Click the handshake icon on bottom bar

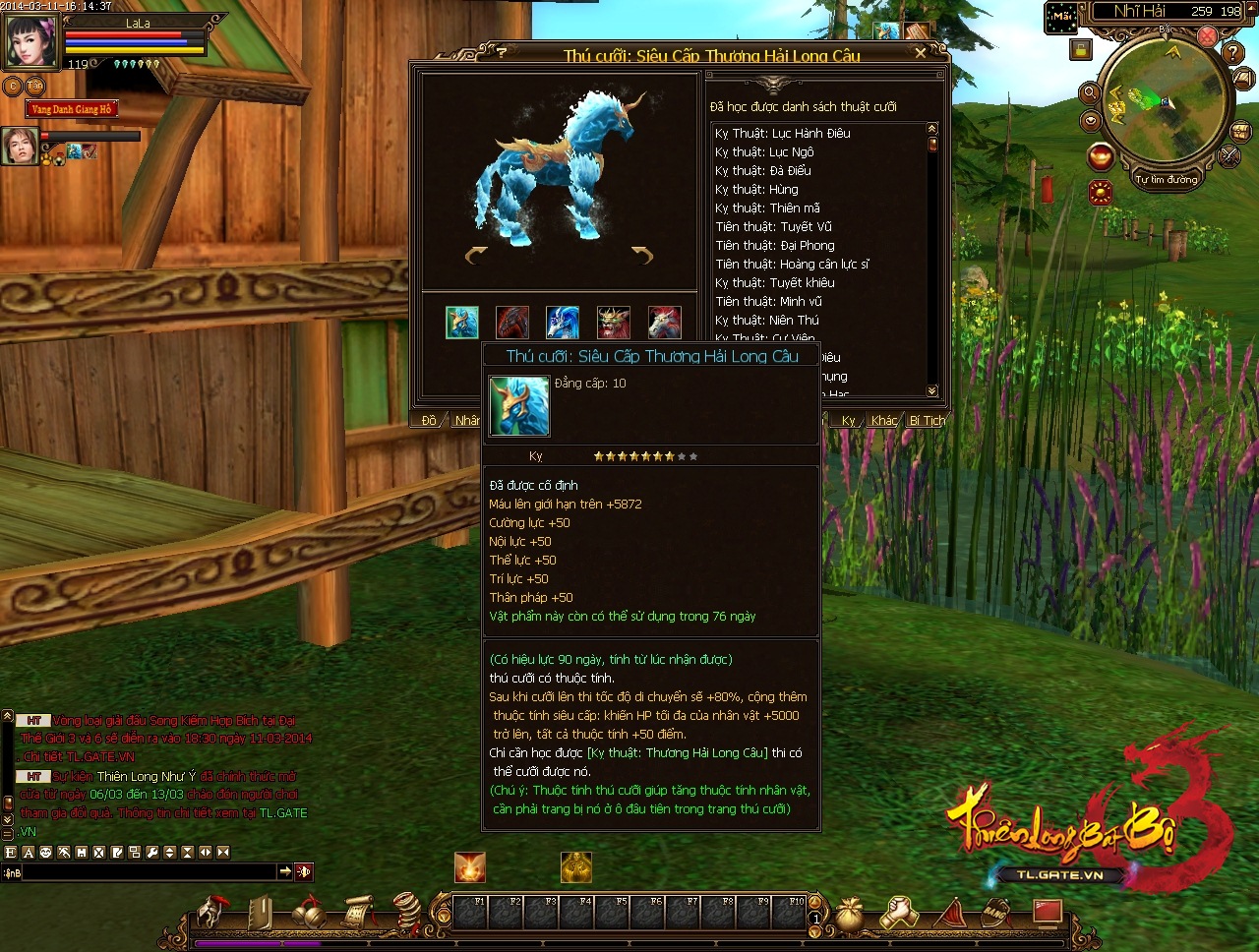898,914
